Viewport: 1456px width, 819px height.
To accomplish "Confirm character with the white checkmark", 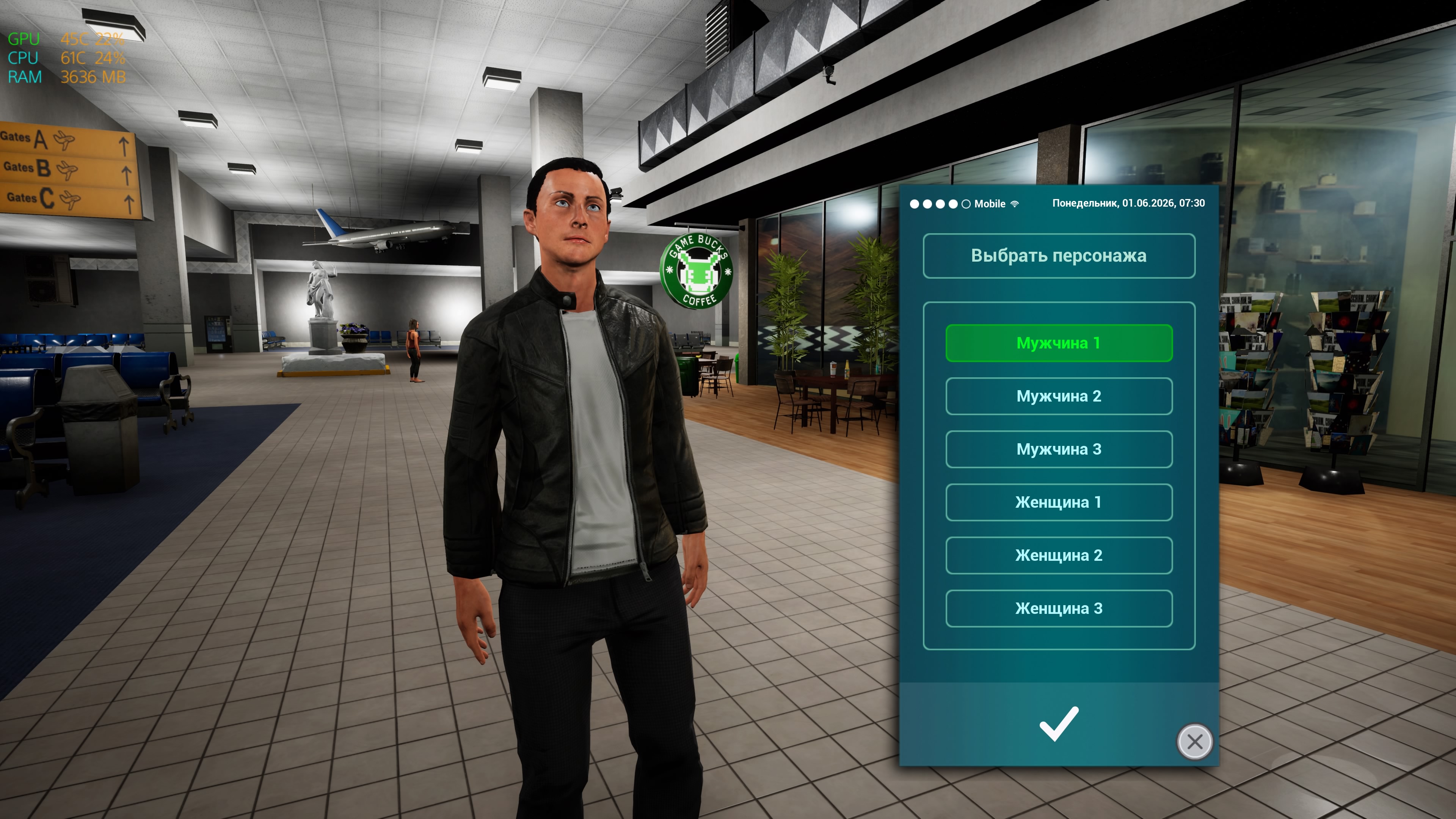I will (1059, 723).
